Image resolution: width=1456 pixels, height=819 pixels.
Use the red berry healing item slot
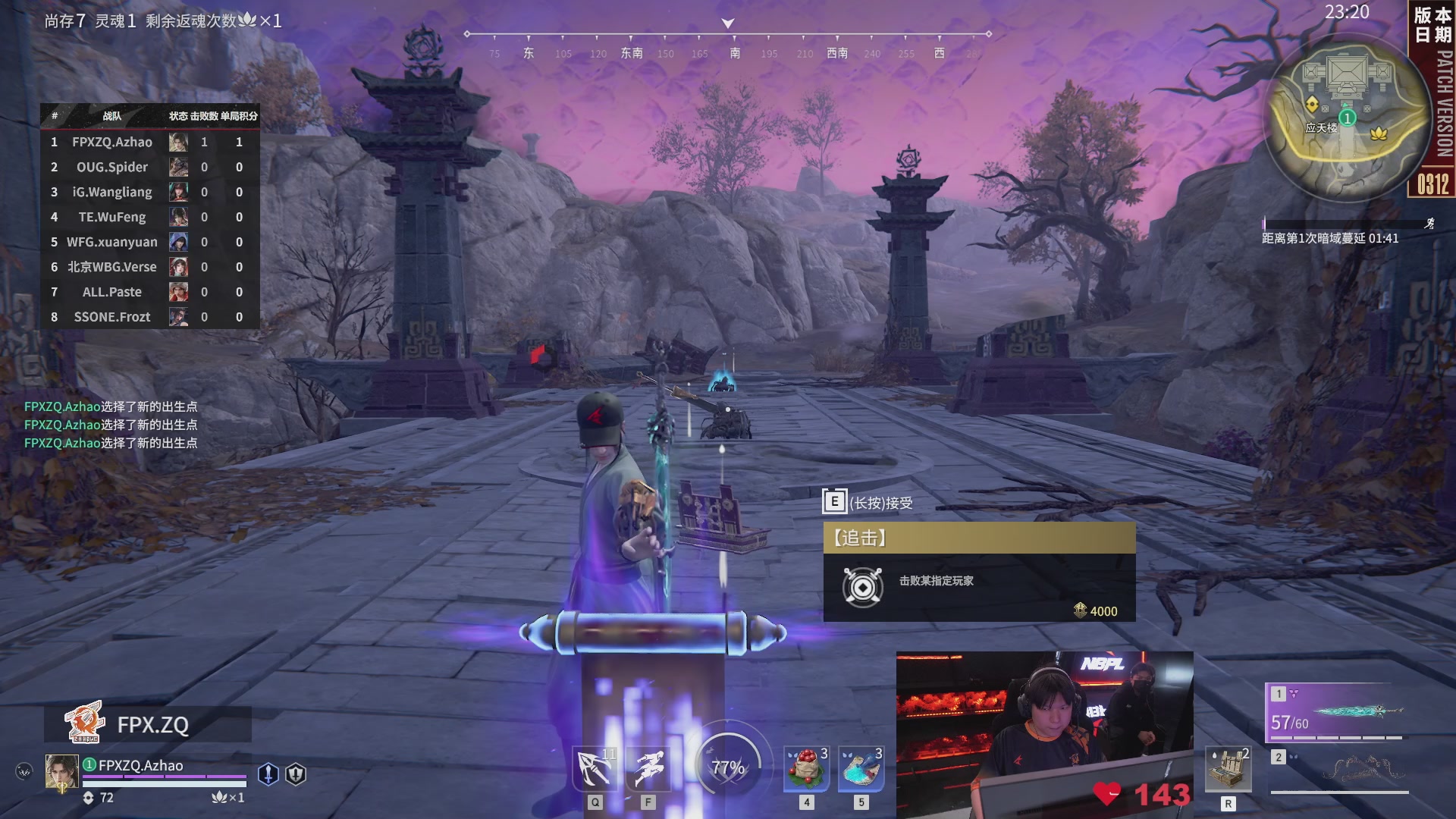(807, 769)
